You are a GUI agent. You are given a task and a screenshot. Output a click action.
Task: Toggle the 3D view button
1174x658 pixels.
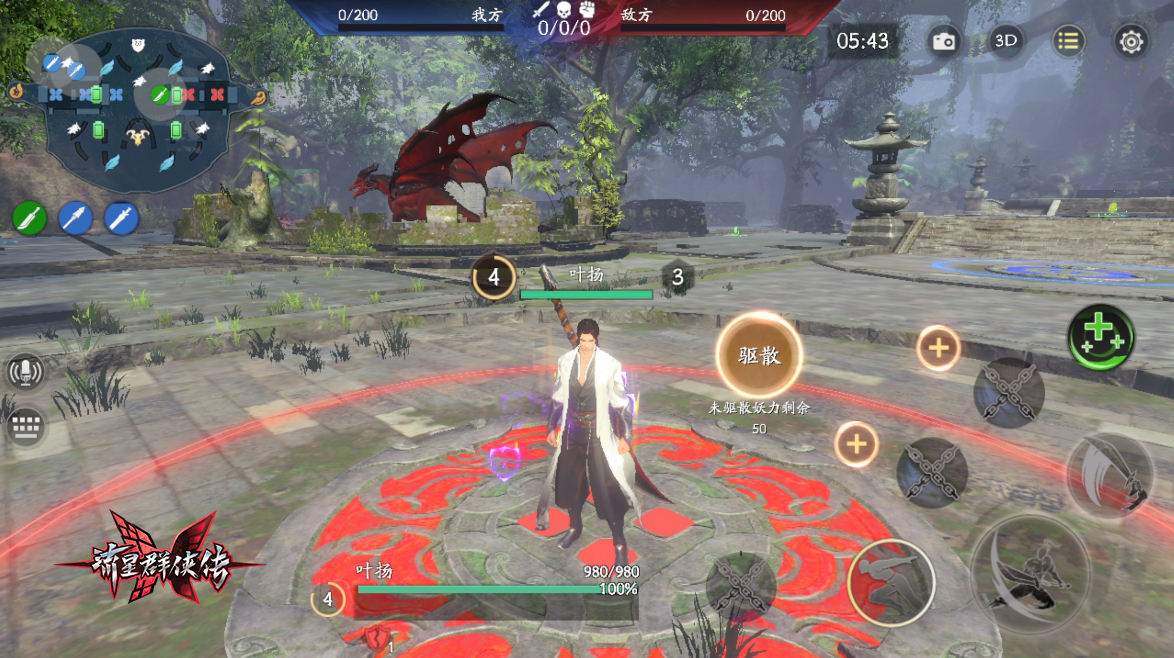click(x=1005, y=41)
